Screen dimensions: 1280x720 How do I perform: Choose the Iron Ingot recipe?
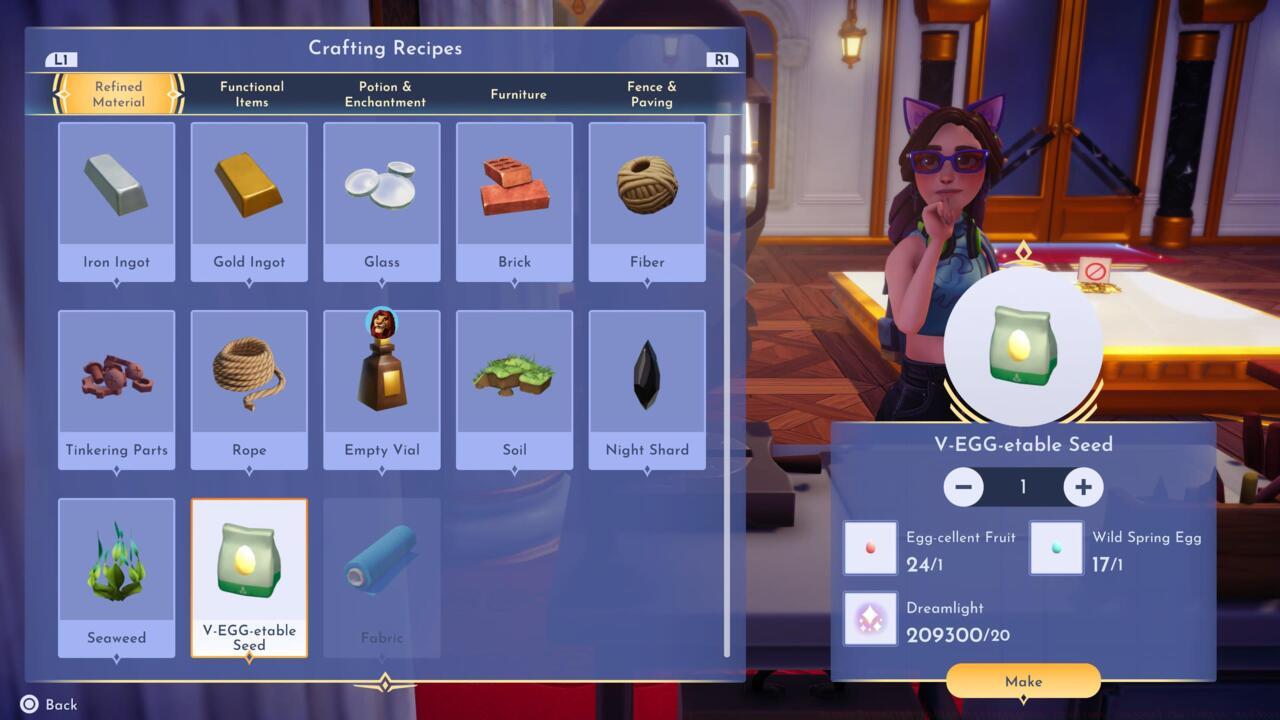tap(117, 202)
